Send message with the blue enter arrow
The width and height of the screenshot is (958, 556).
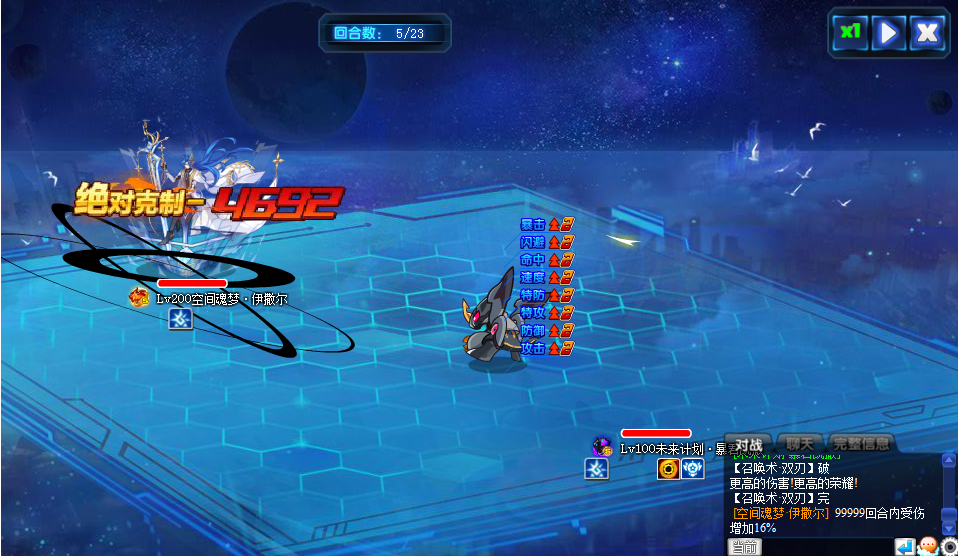click(905, 547)
